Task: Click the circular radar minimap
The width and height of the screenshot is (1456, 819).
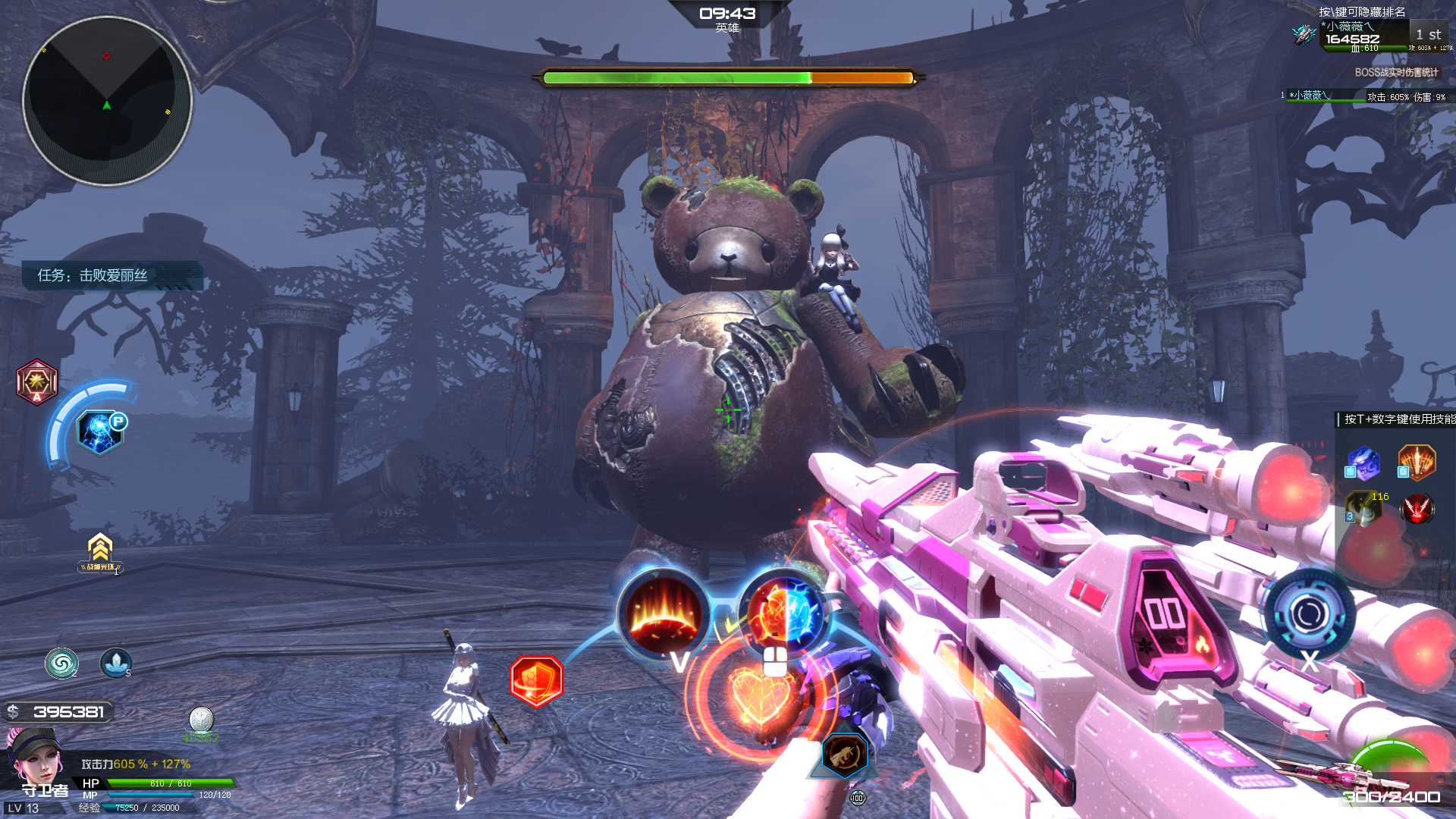Action: pyautogui.click(x=107, y=101)
